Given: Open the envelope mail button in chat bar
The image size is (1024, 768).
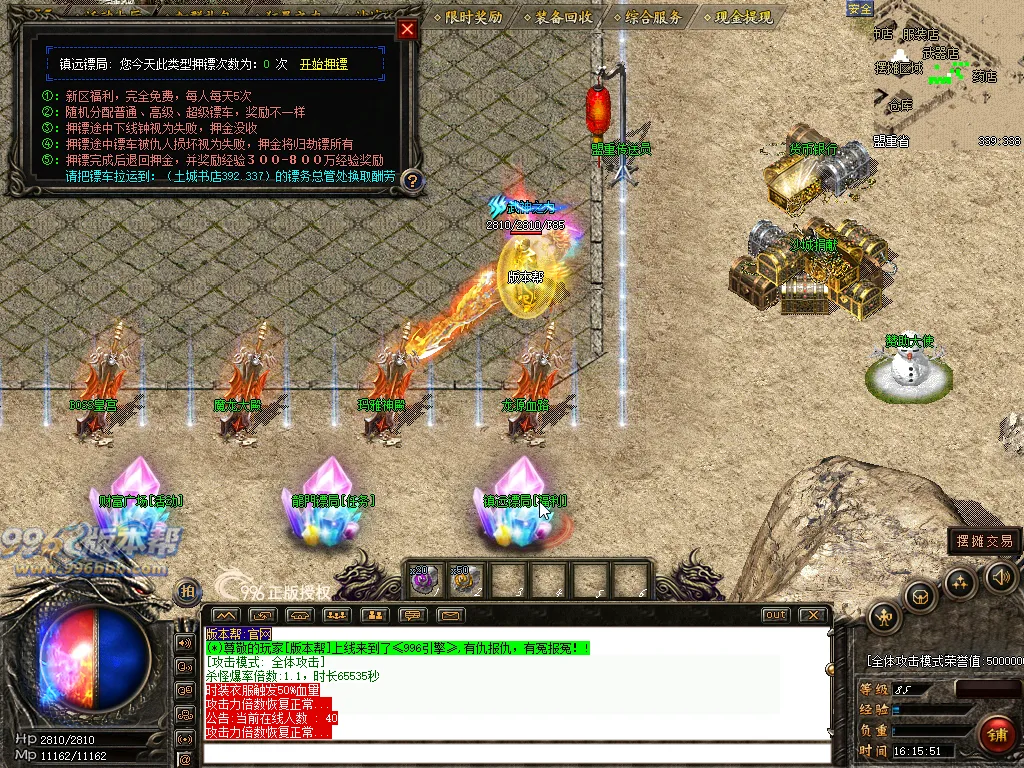Looking at the screenshot, I should [451, 615].
